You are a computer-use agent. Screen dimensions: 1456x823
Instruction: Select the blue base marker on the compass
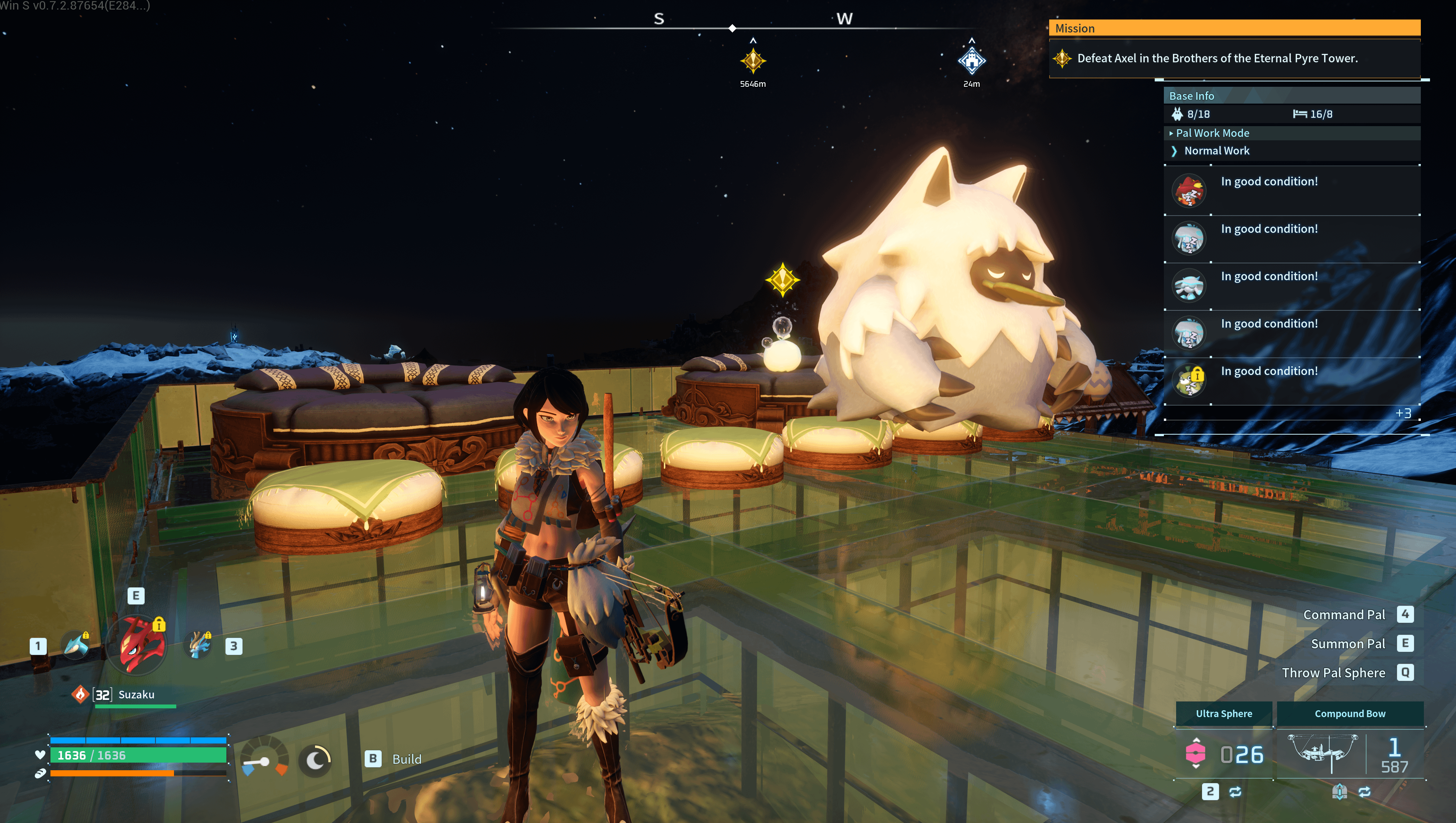click(972, 60)
